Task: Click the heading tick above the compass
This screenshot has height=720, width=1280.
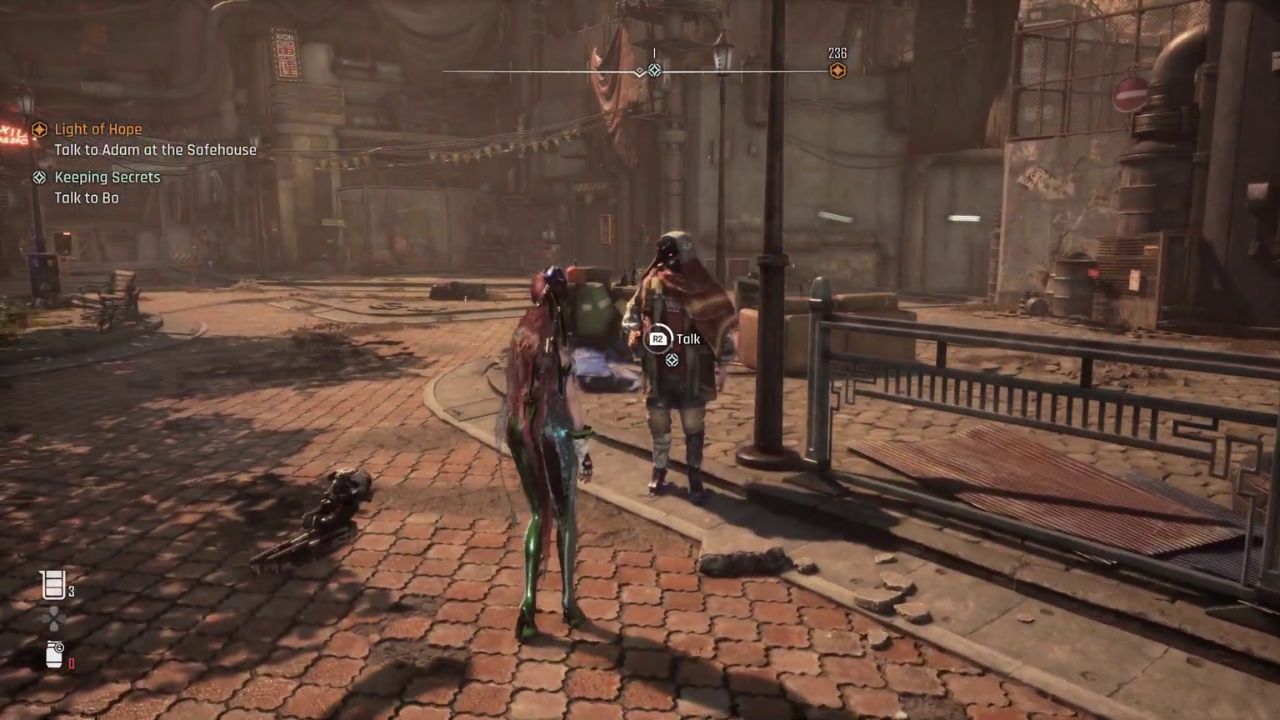Action: click(x=654, y=54)
